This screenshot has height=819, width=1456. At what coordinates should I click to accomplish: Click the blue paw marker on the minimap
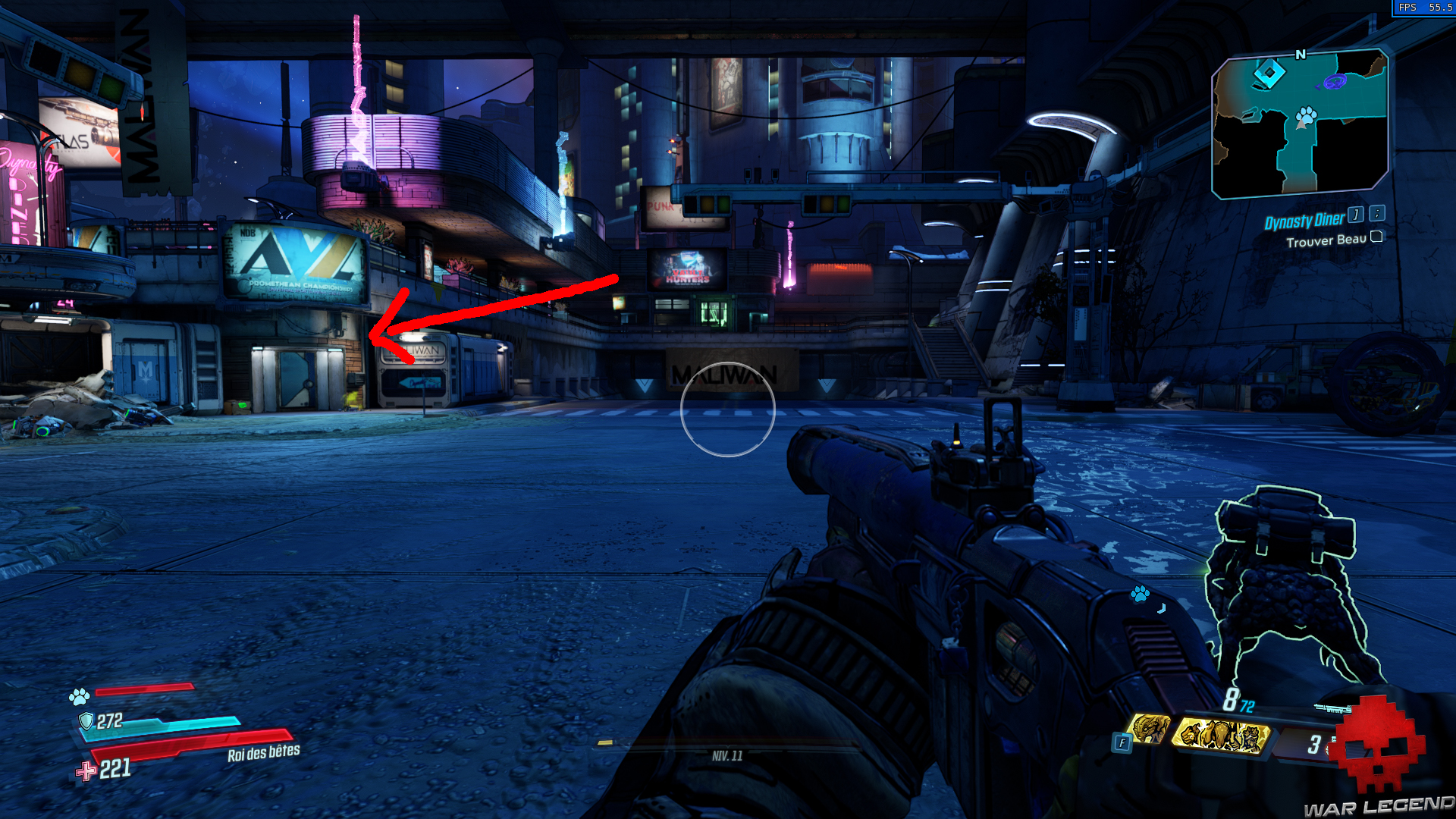pyautogui.click(x=1306, y=115)
